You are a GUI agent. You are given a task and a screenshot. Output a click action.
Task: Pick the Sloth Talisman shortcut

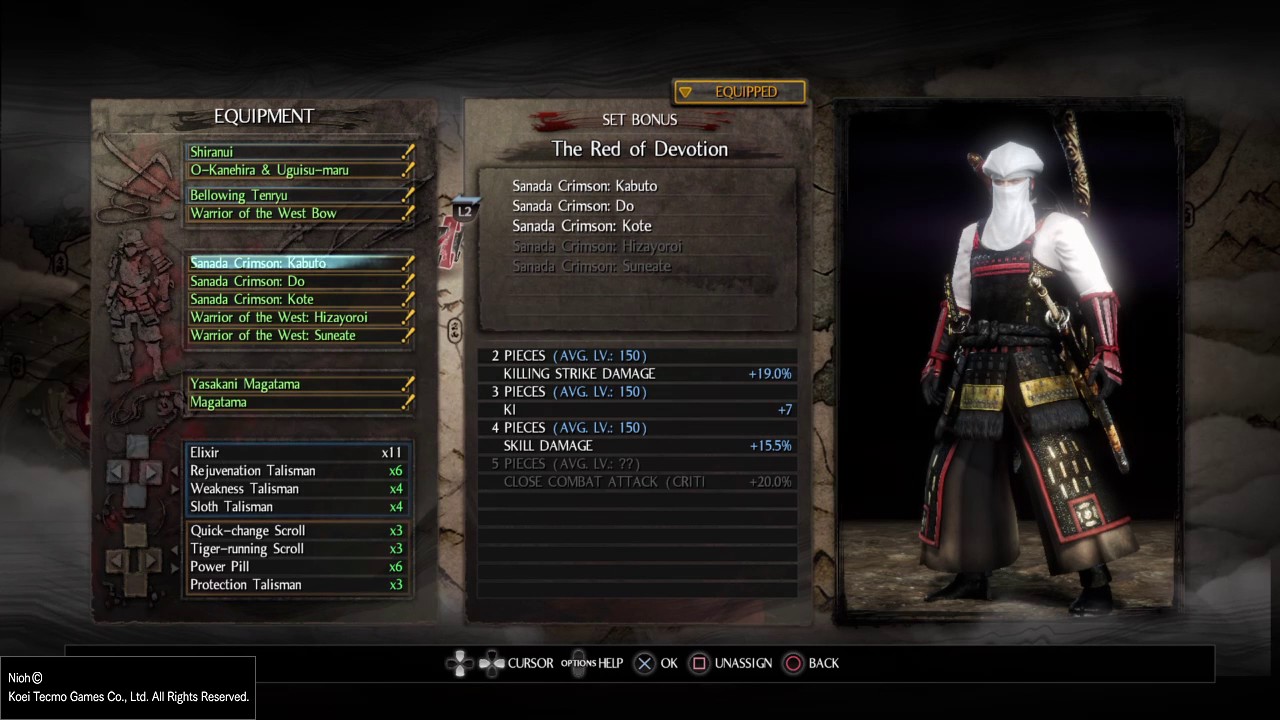pyautogui.click(x=296, y=507)
